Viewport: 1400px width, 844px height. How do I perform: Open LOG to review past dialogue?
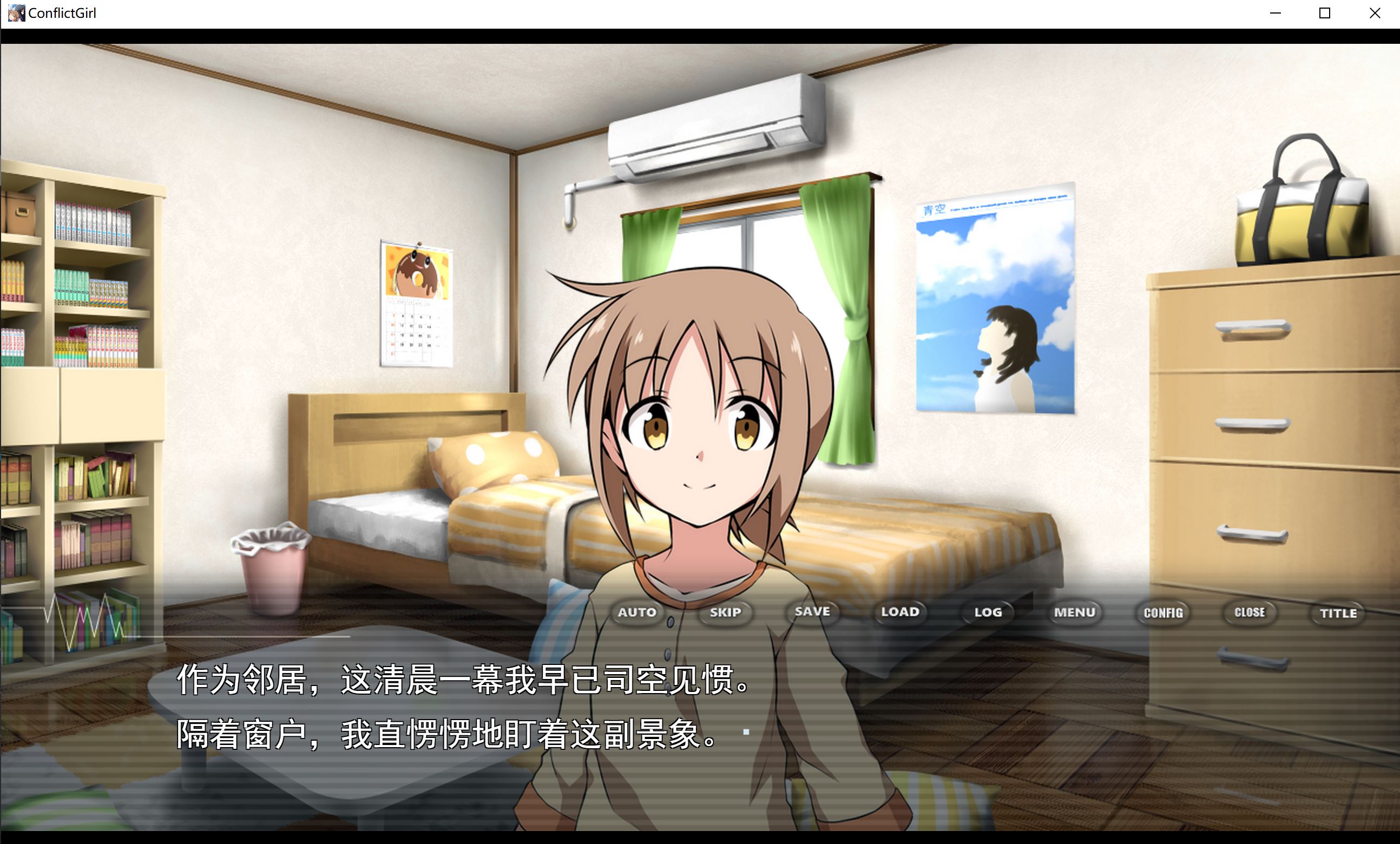988,612
